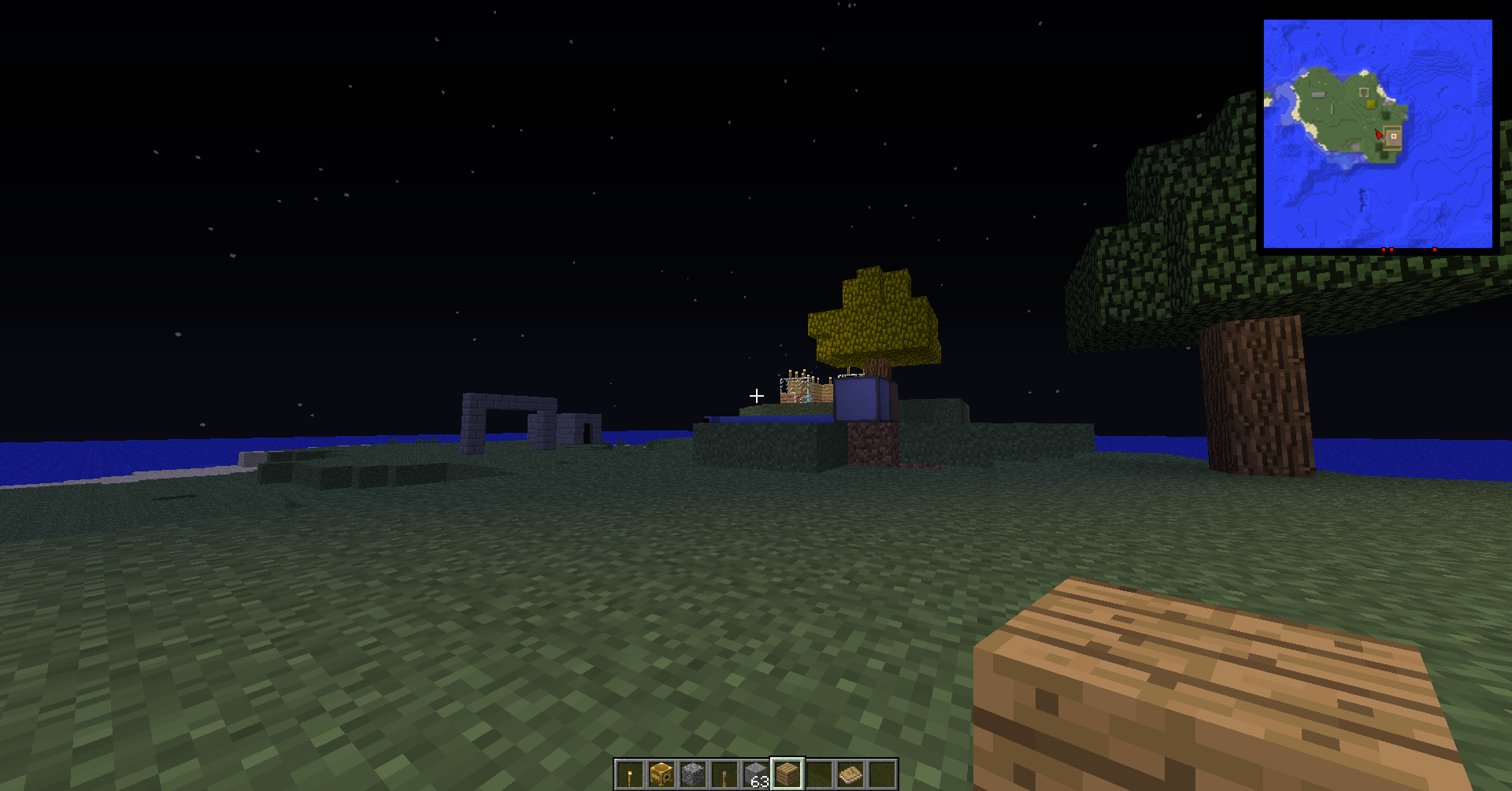Pick the stick item in the hotbar

point(724,775)
